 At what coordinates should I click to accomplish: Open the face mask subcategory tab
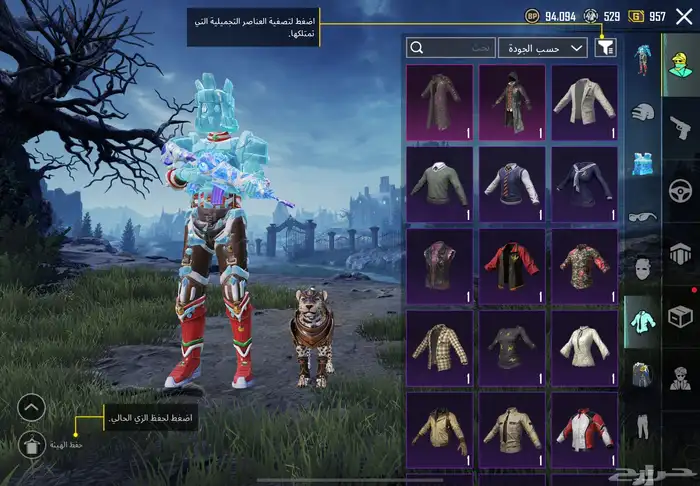click(641, 267)
